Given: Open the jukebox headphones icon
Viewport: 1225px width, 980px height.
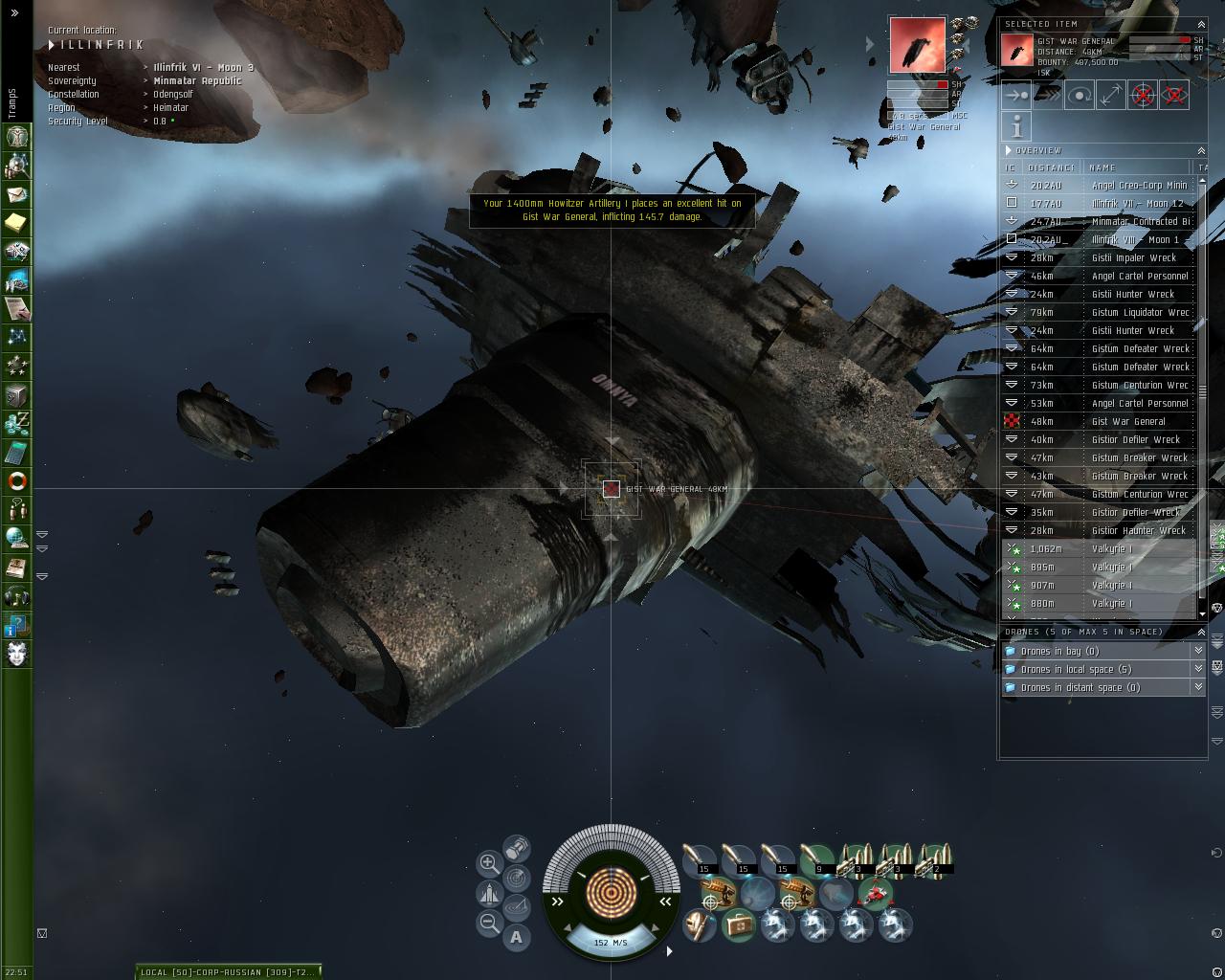Looking at the screenshot, I should click(x=17, y=596).
